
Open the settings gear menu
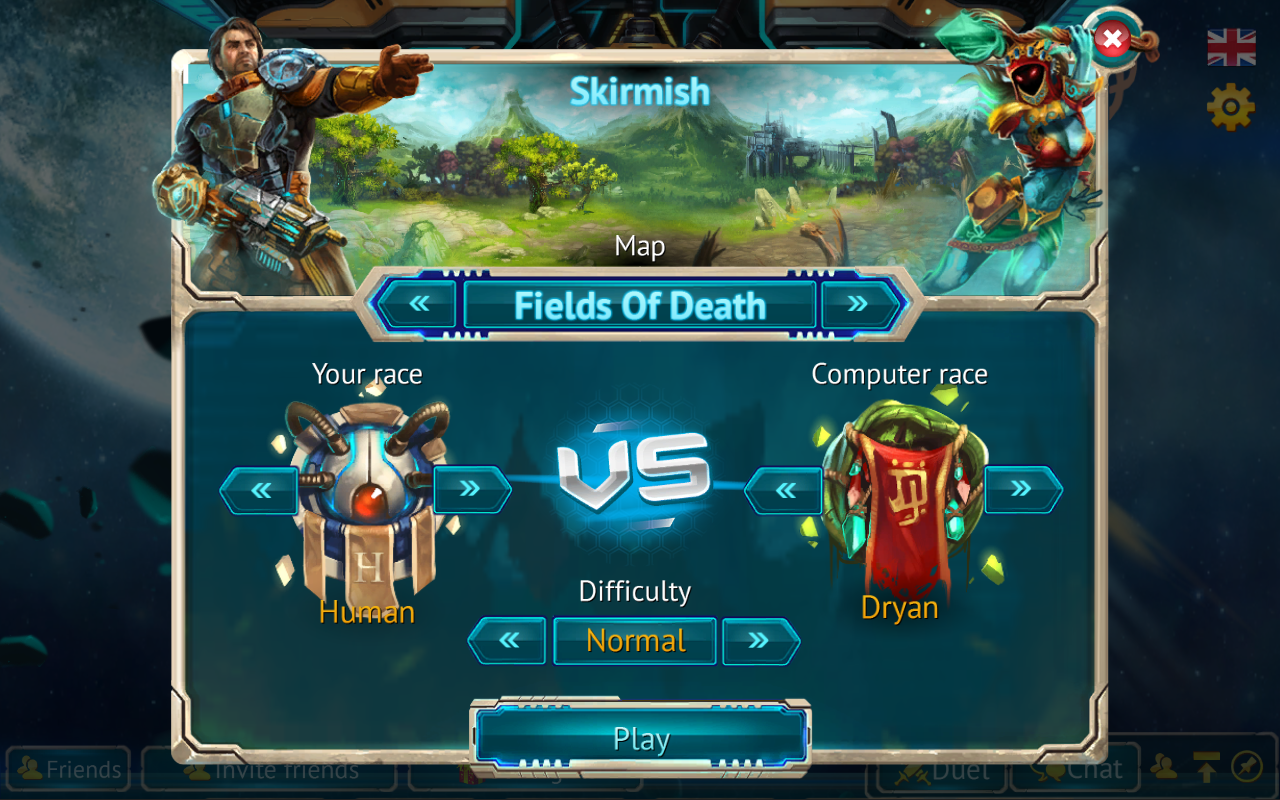pyautogui.click(x=1229, y=108)
